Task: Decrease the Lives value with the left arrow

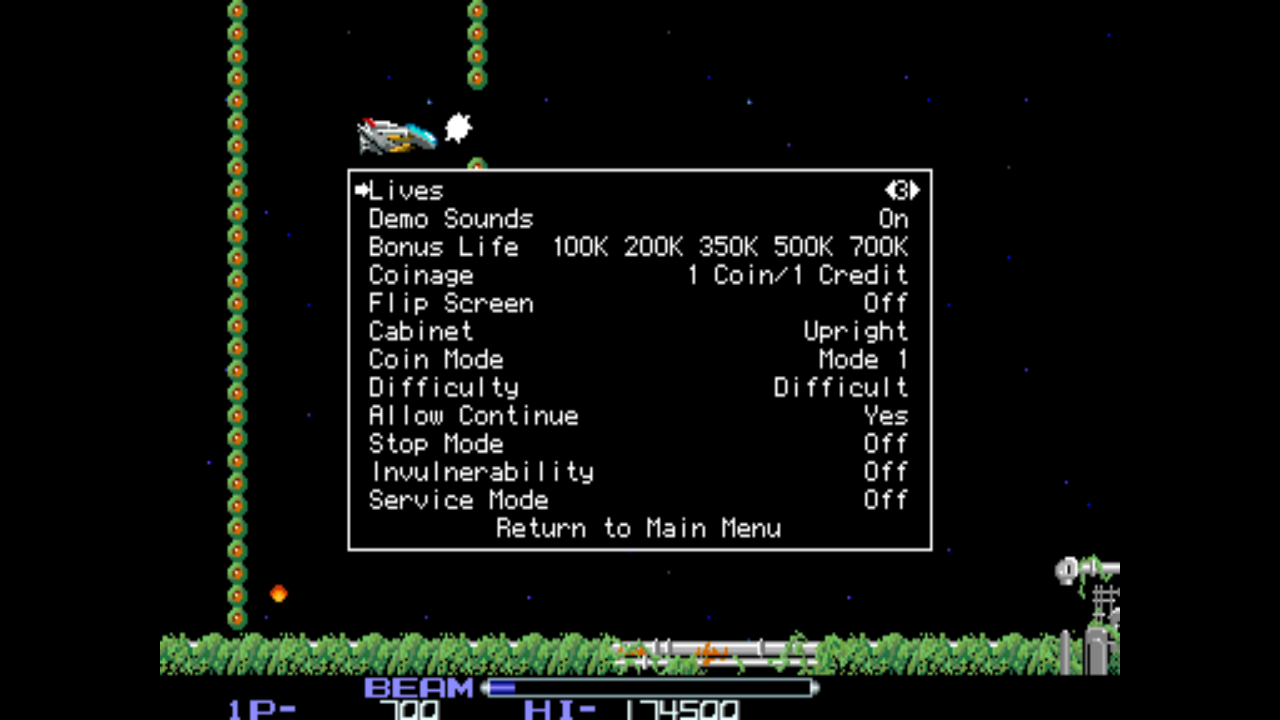Action: tap(889, 190)
